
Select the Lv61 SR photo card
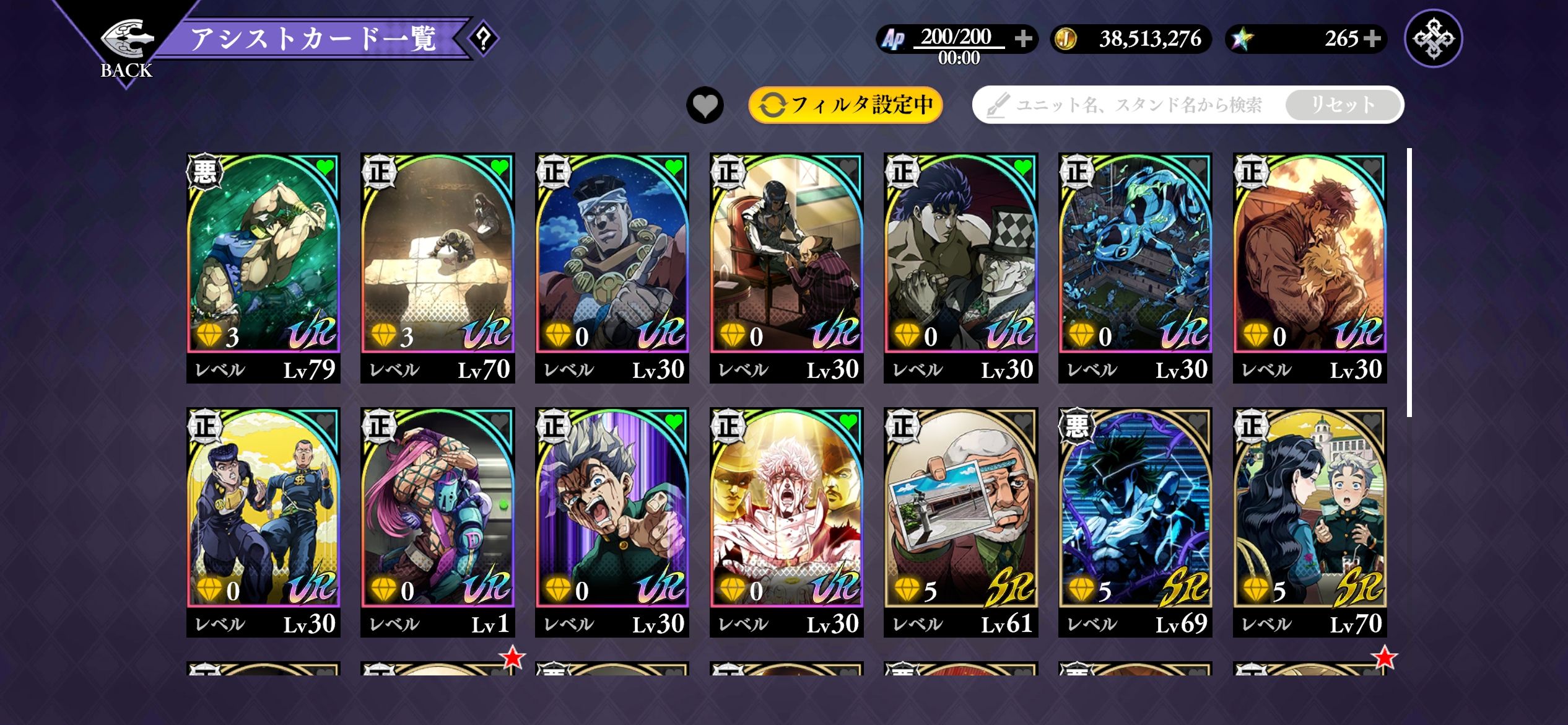point(960,521)
